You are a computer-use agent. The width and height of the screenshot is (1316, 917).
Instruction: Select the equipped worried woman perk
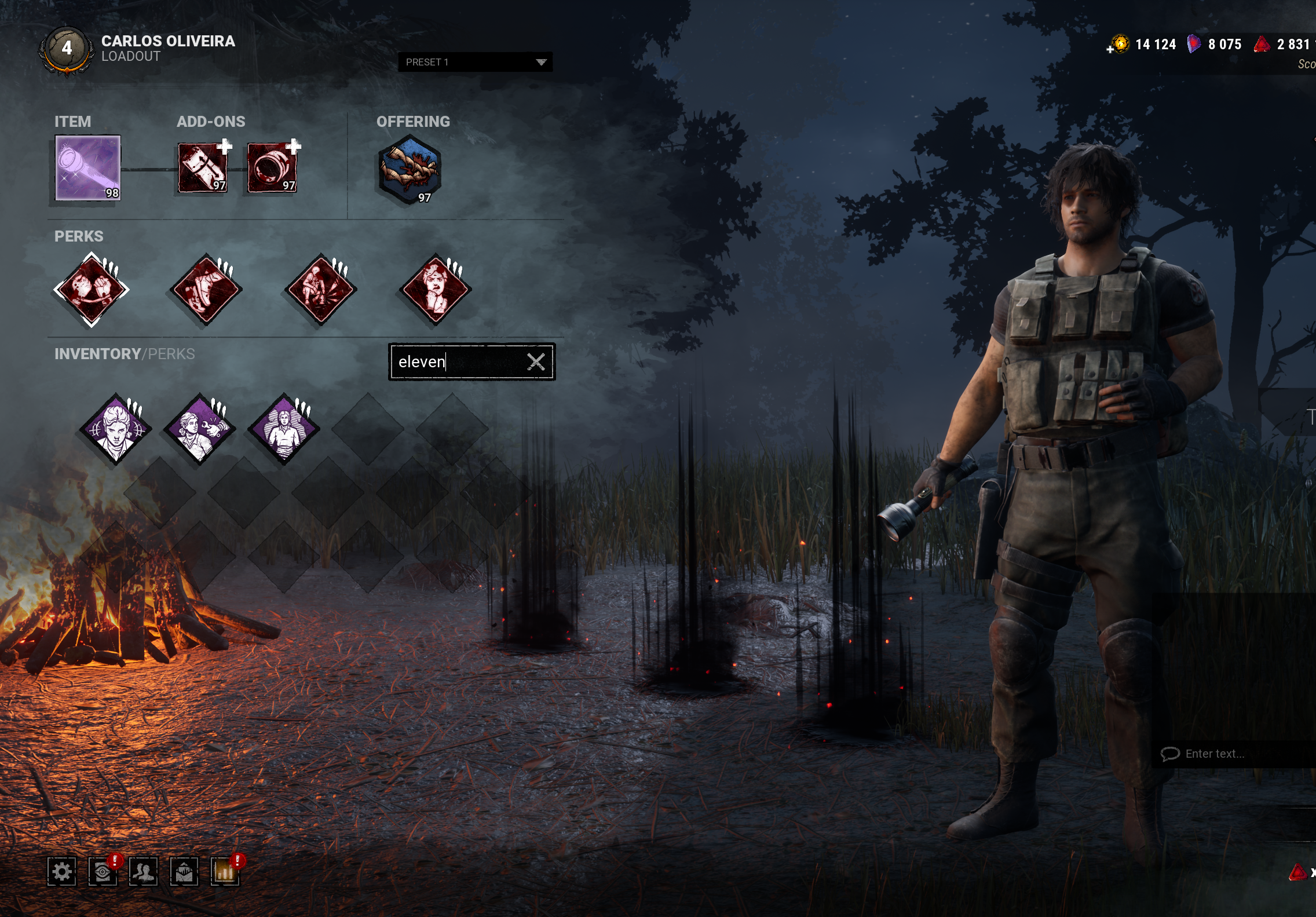(436, 290)
